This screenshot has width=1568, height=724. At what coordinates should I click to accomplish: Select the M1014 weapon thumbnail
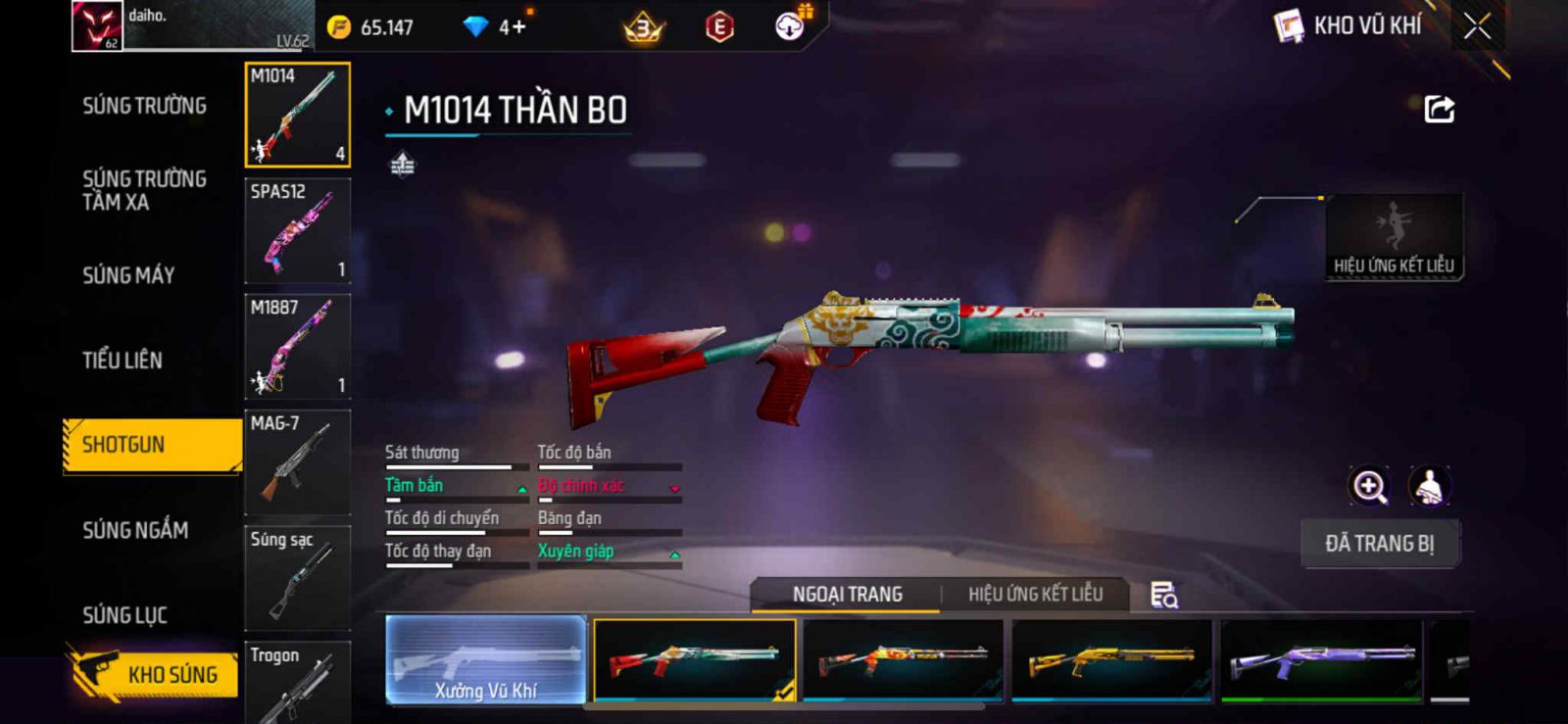[297, 115]
